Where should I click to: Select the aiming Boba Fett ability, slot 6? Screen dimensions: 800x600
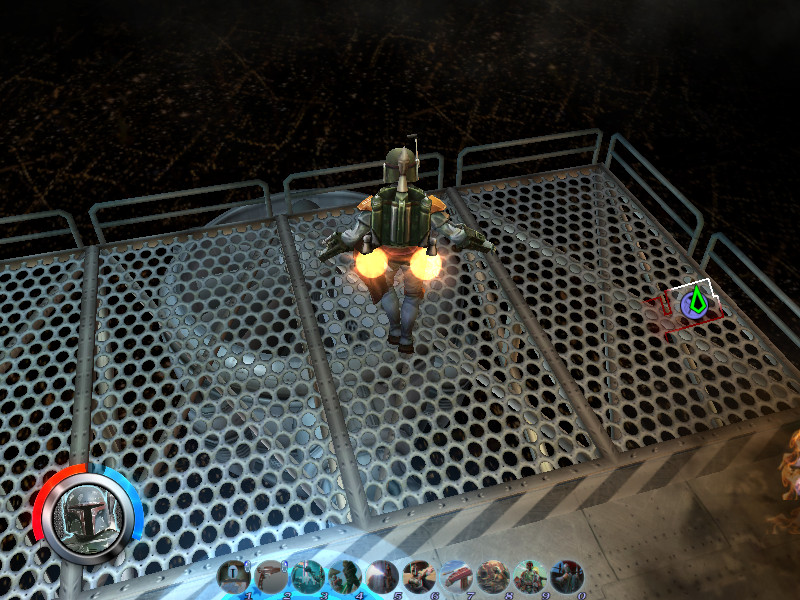pyautogui.click(x=419, y=577)
